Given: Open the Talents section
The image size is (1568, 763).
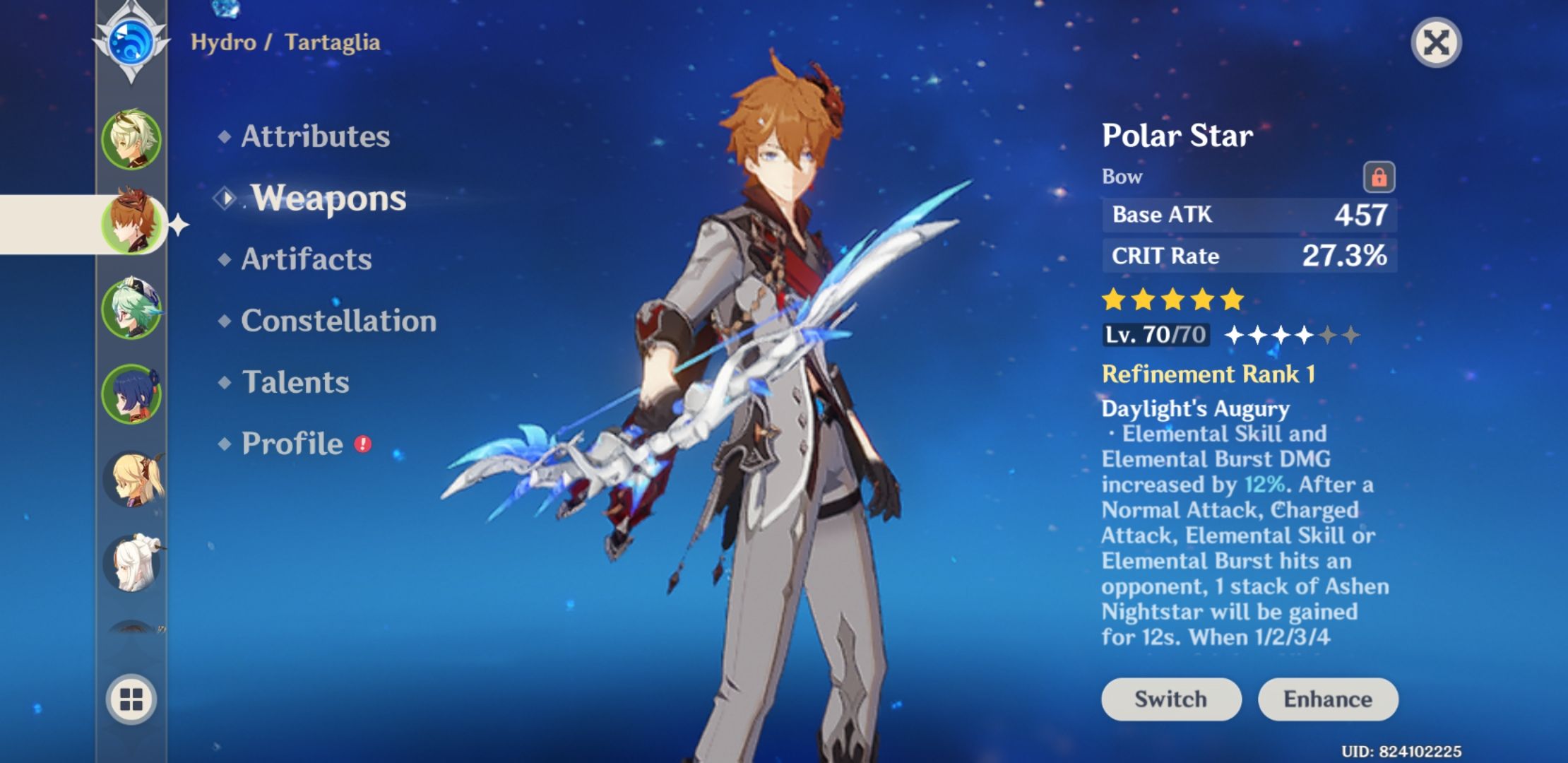Looking at the screenshot, I should point(295,382).
